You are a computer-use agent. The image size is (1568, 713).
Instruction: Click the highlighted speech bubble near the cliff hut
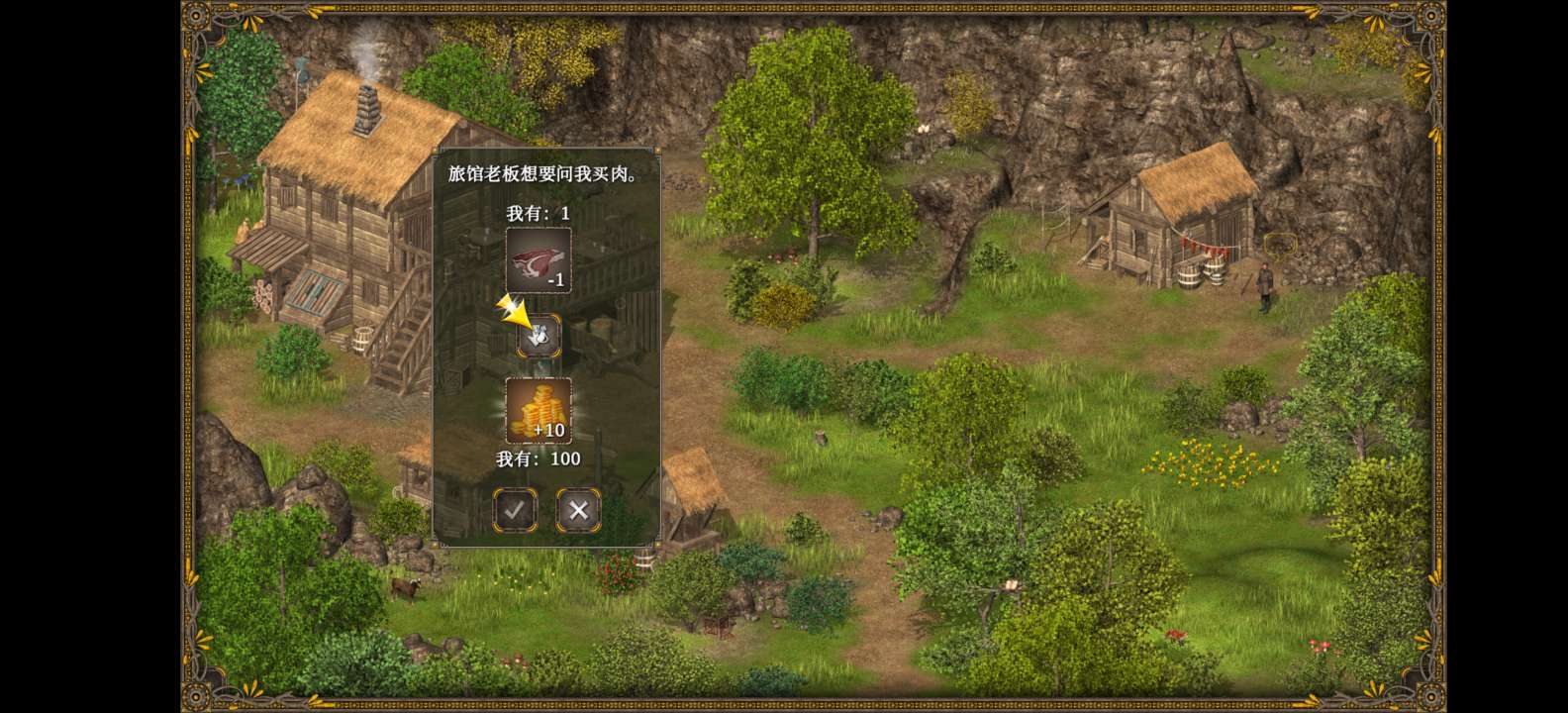[1281, 246]
